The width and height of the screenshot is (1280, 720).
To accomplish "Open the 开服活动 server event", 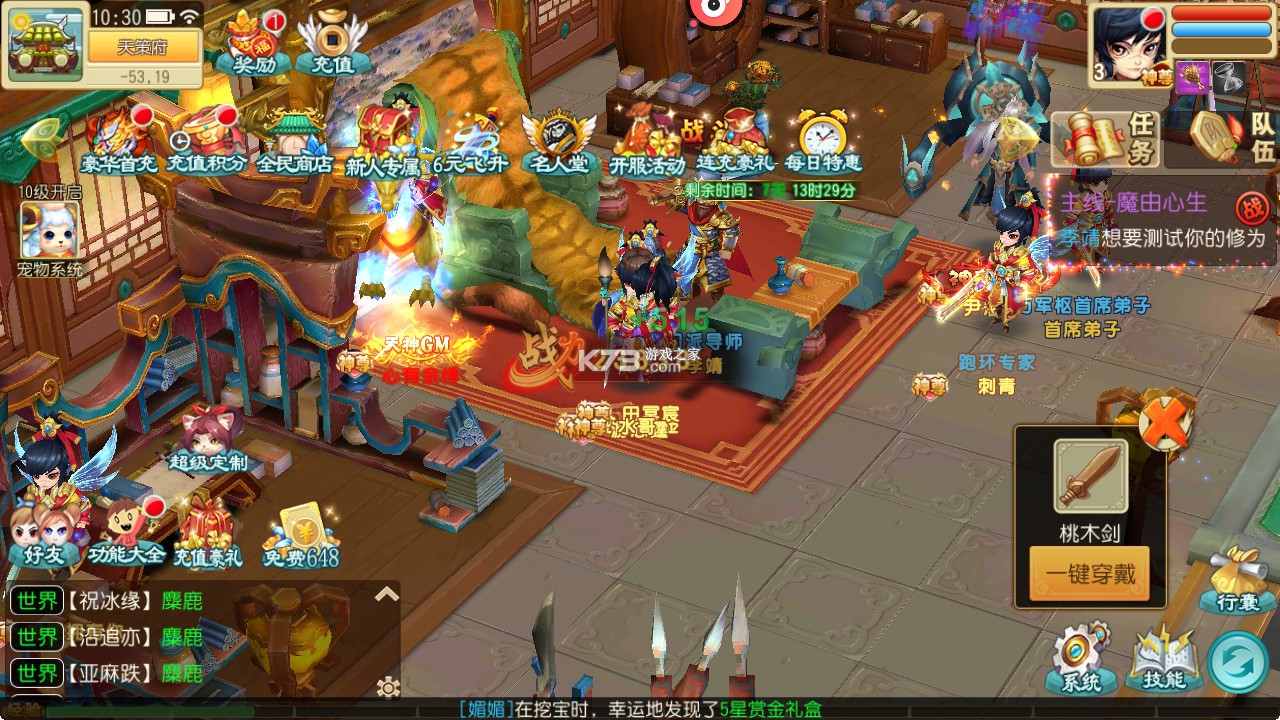I will (x=647, y=142).
